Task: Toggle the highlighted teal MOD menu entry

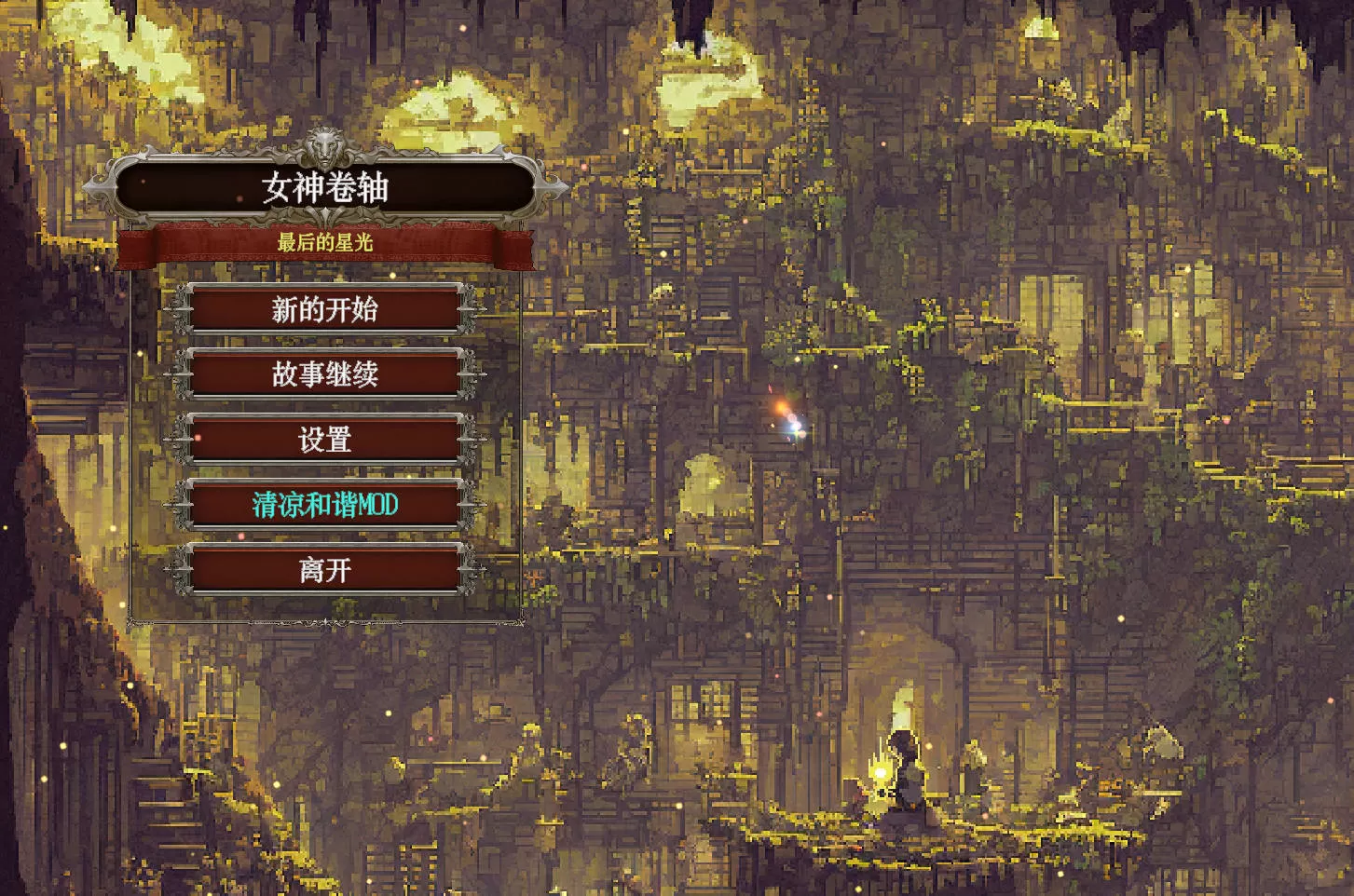Action: pyautogui.click(x=323, y=505)
